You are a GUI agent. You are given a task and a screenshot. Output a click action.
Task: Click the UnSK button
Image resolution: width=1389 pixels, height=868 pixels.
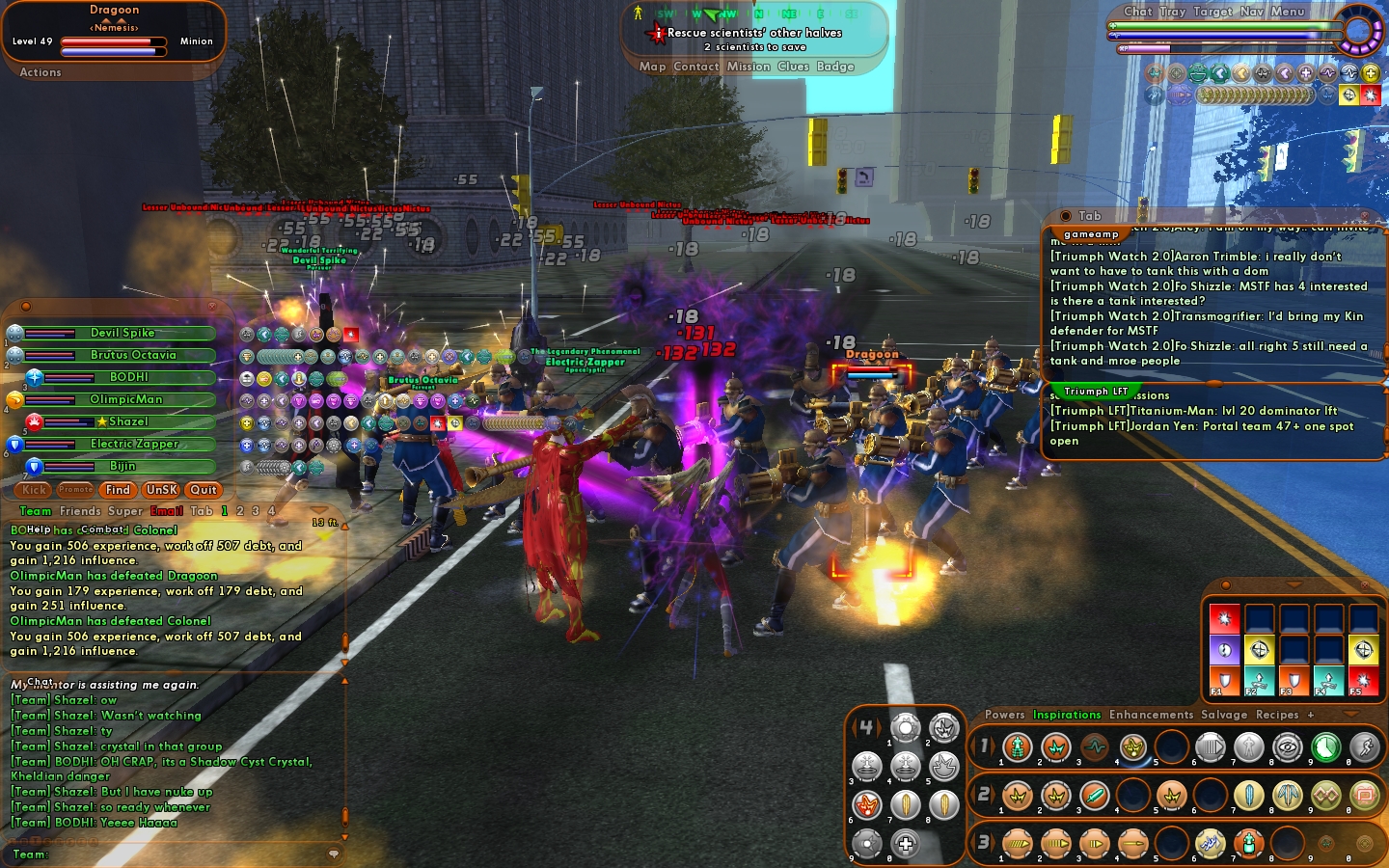tap(161, 490)
